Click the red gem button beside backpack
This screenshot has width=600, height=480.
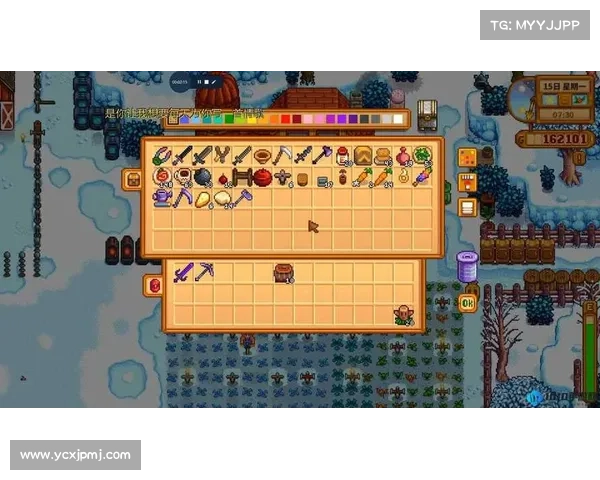point(154,285)
